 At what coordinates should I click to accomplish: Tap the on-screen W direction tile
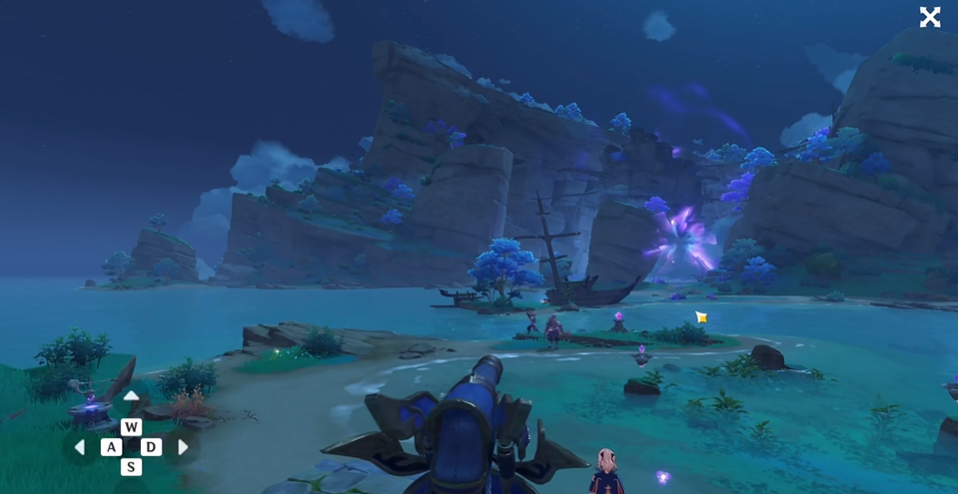pyautogui.click(x=131, y=427)
